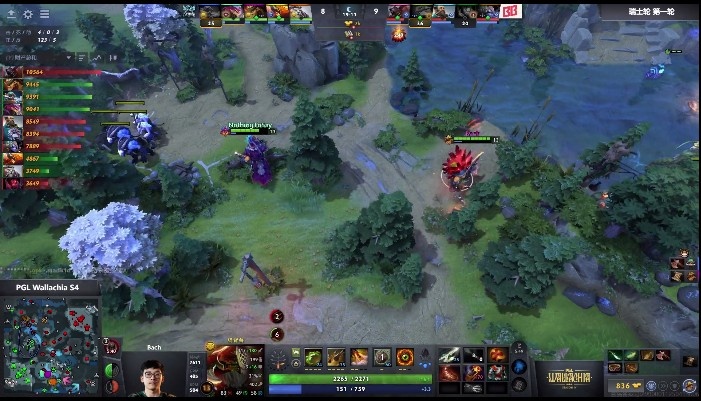Activate the first green ability icon

(313, 357)
